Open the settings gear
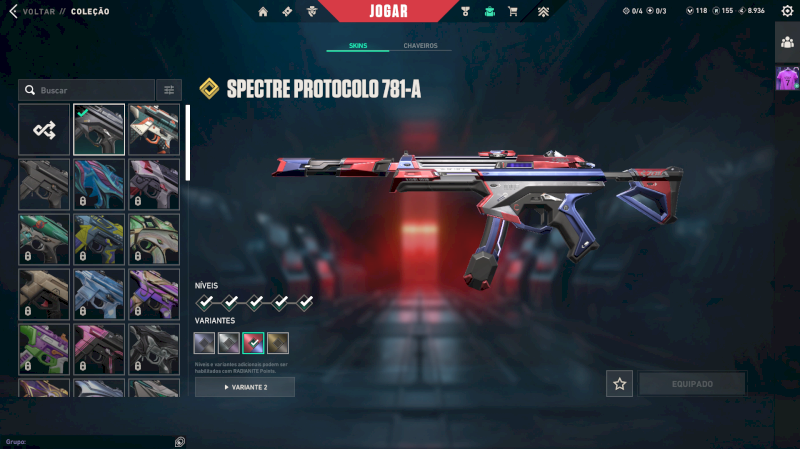 (787, 11)
